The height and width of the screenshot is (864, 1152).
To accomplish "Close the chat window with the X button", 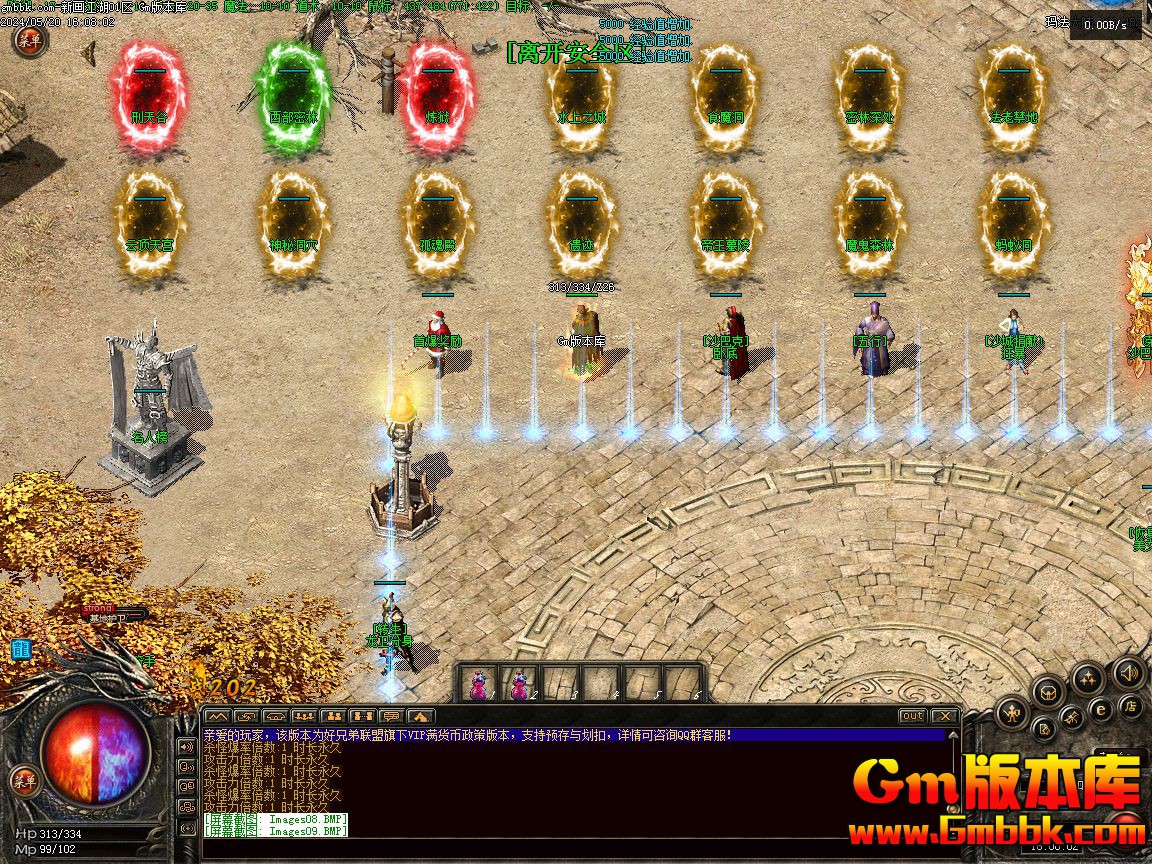I will tap(943, 716).
